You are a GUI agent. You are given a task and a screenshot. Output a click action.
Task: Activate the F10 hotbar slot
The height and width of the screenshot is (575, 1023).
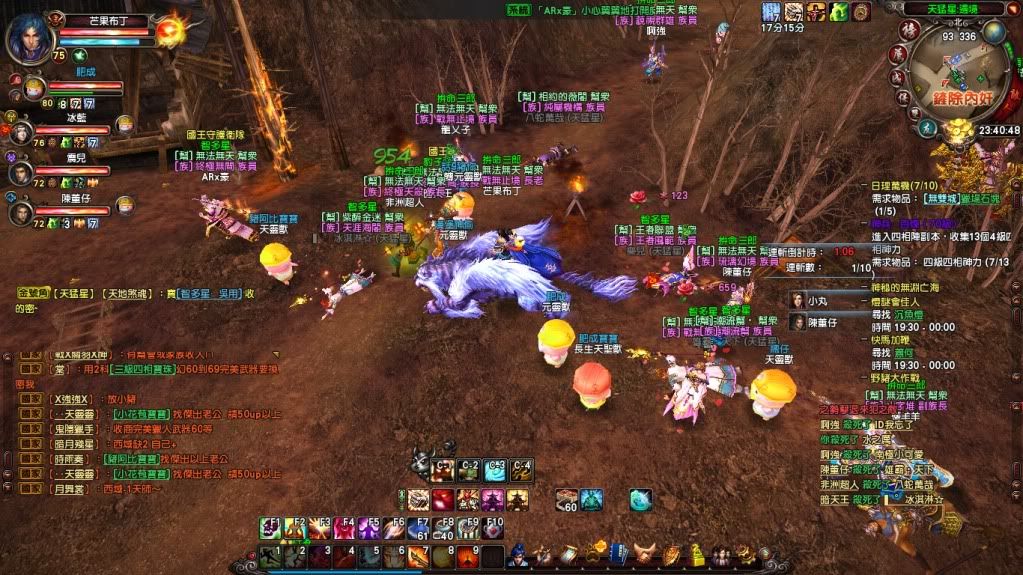pos(494,527)
